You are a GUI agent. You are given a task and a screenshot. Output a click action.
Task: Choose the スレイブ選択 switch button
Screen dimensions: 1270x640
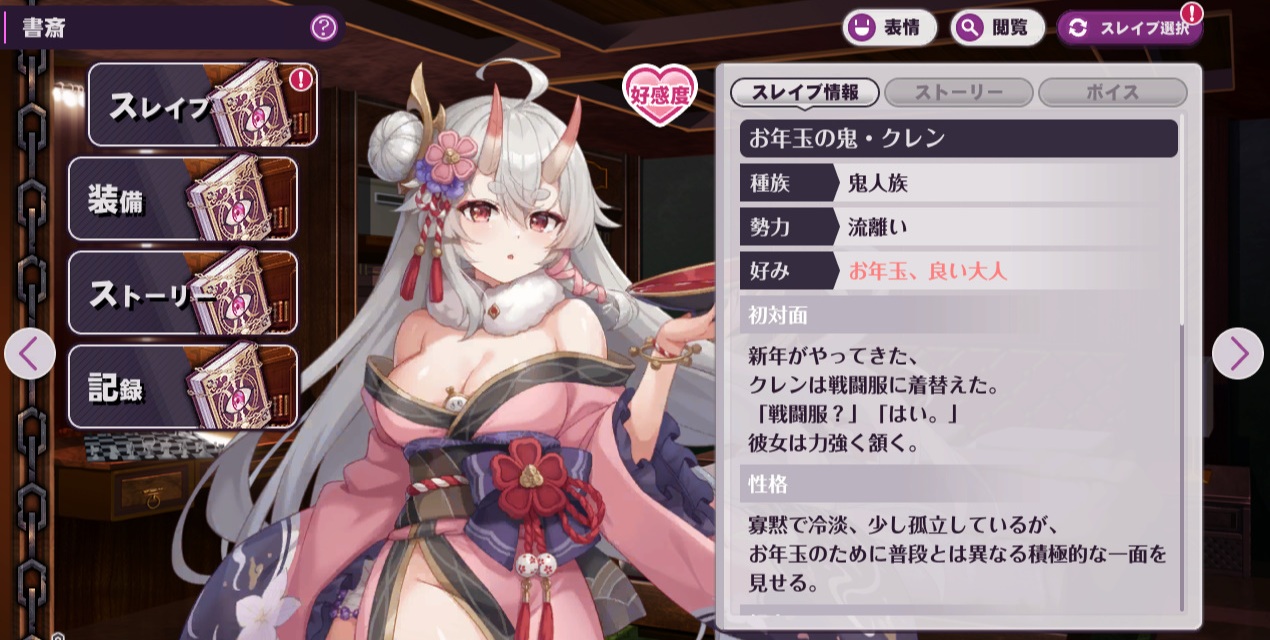tap(1129, 28)
